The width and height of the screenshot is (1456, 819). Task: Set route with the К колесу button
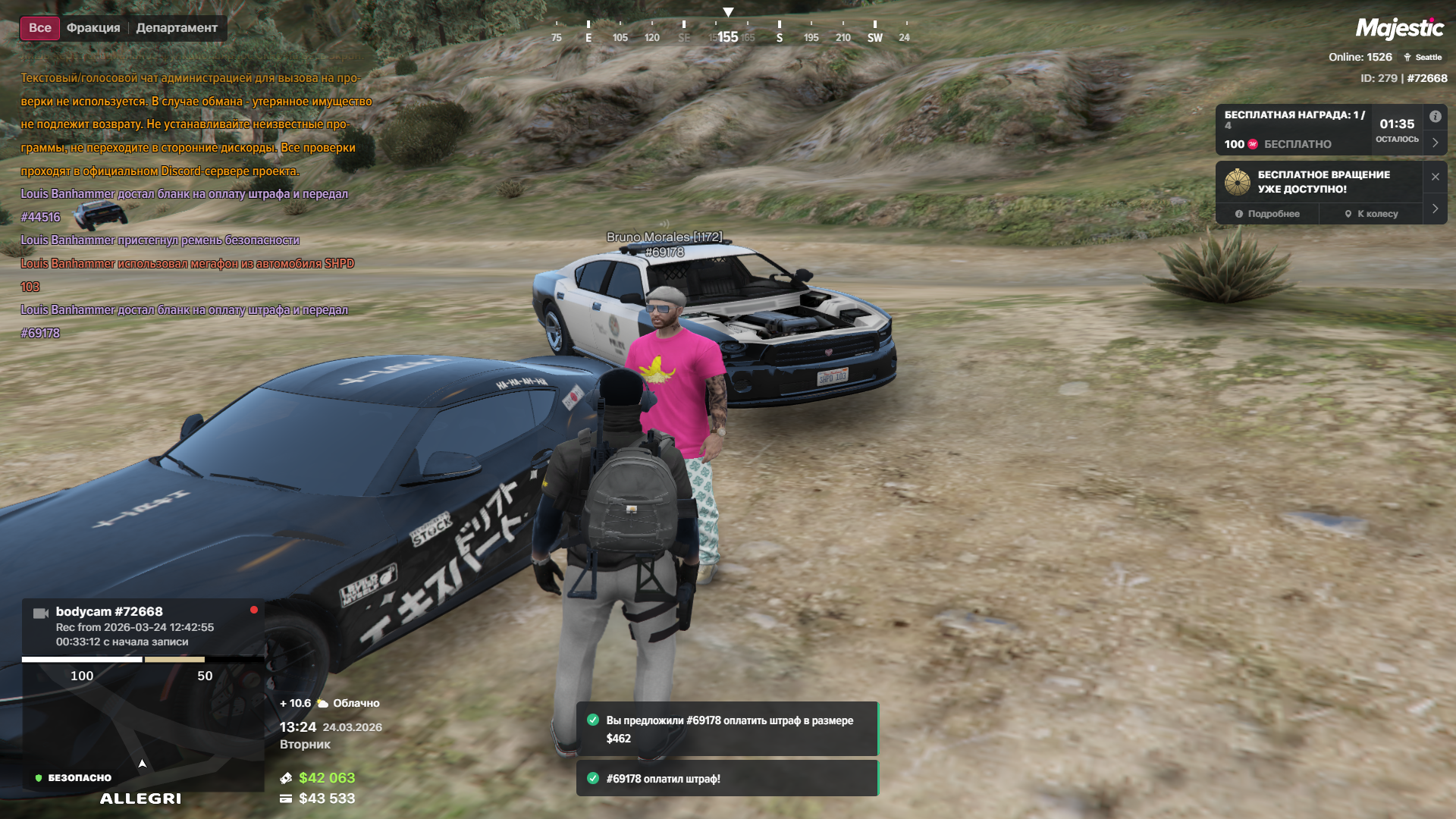click(x=1371, y=214)
